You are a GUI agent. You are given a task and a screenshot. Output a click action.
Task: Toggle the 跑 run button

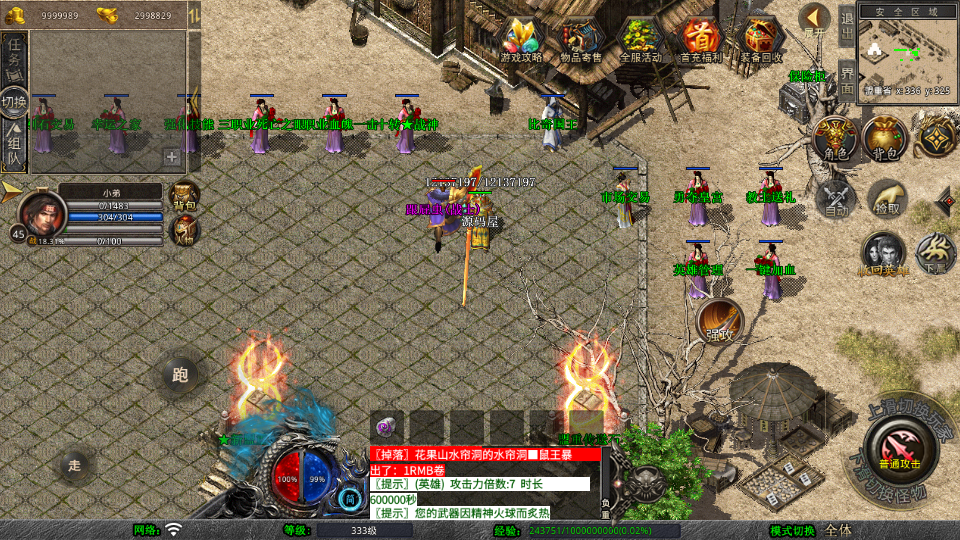point(181,376)
